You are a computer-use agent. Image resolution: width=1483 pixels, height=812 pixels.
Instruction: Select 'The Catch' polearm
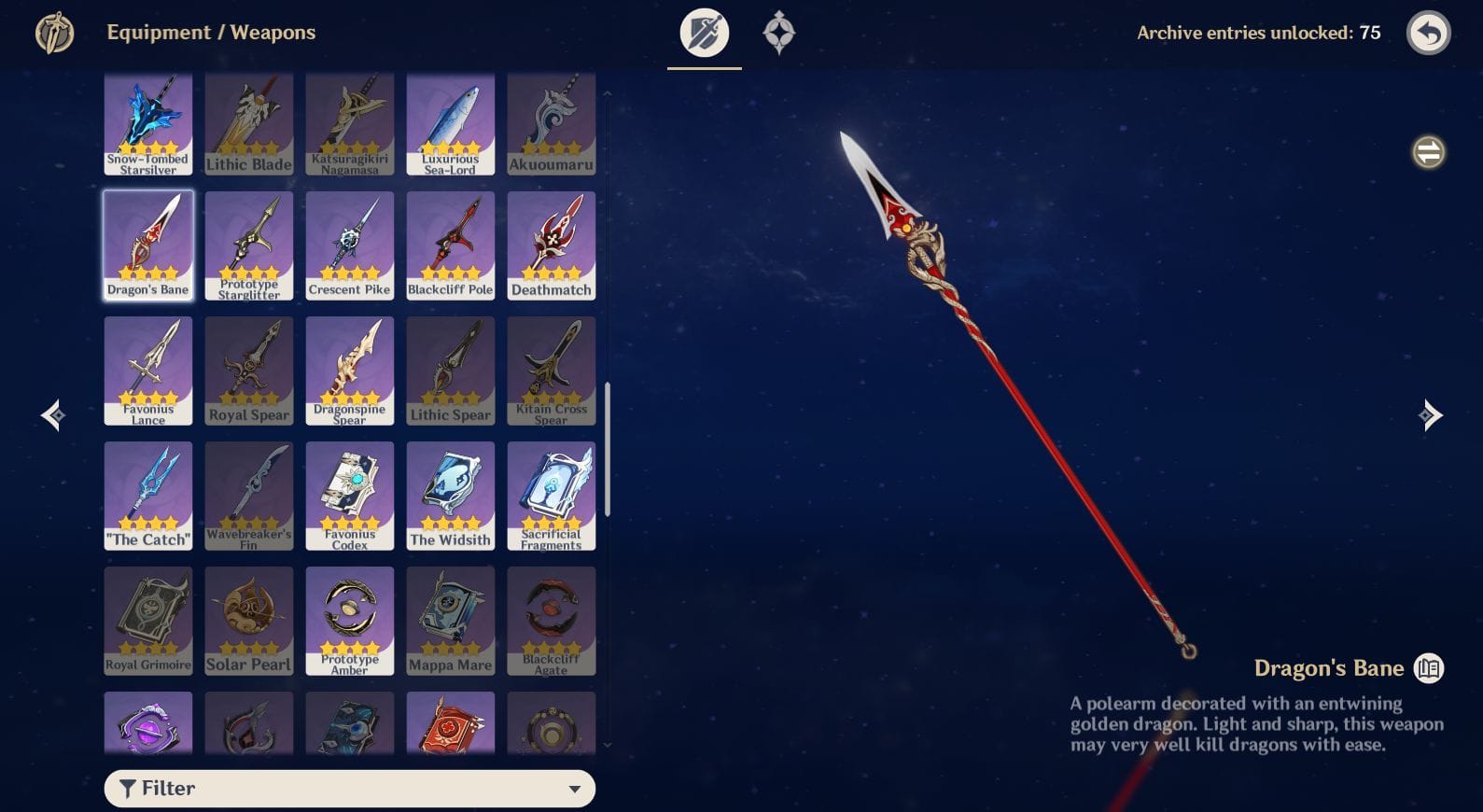coord(147,495)
